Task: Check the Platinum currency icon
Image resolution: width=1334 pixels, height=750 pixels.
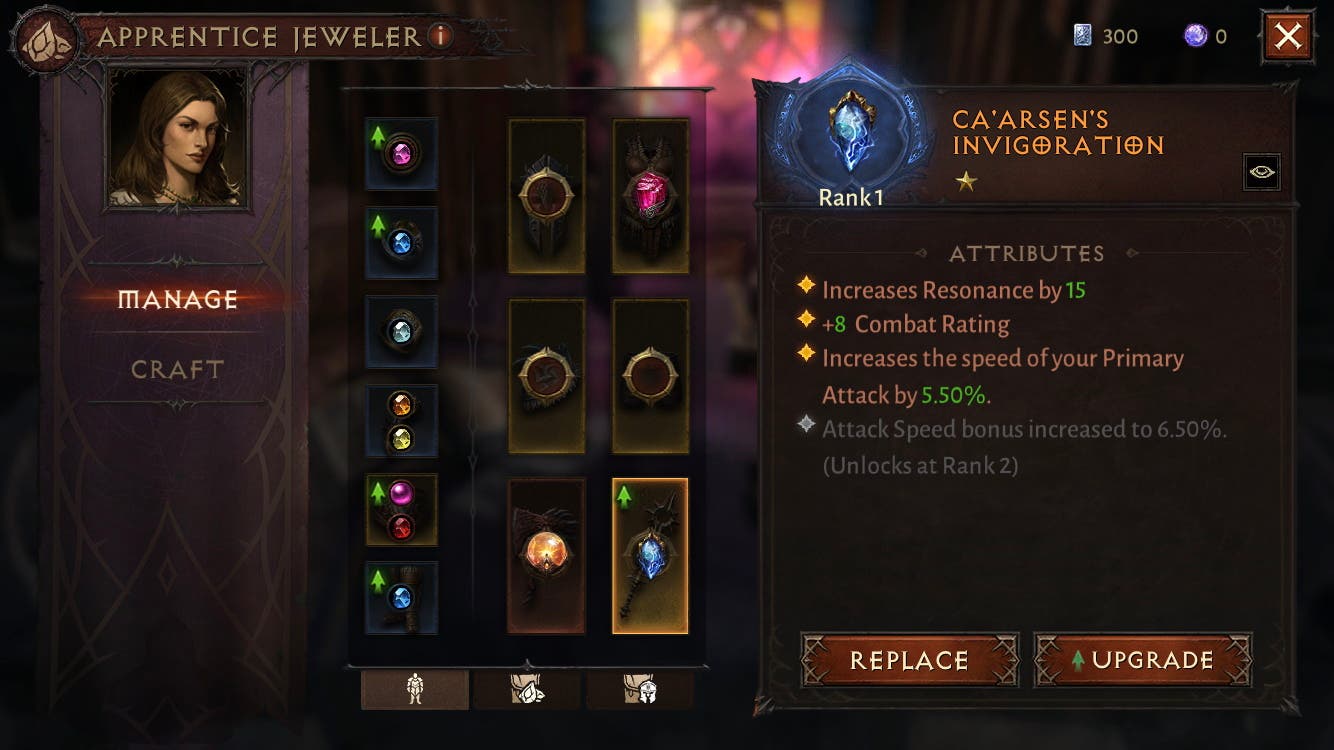Action: (x=1086, y=36)
